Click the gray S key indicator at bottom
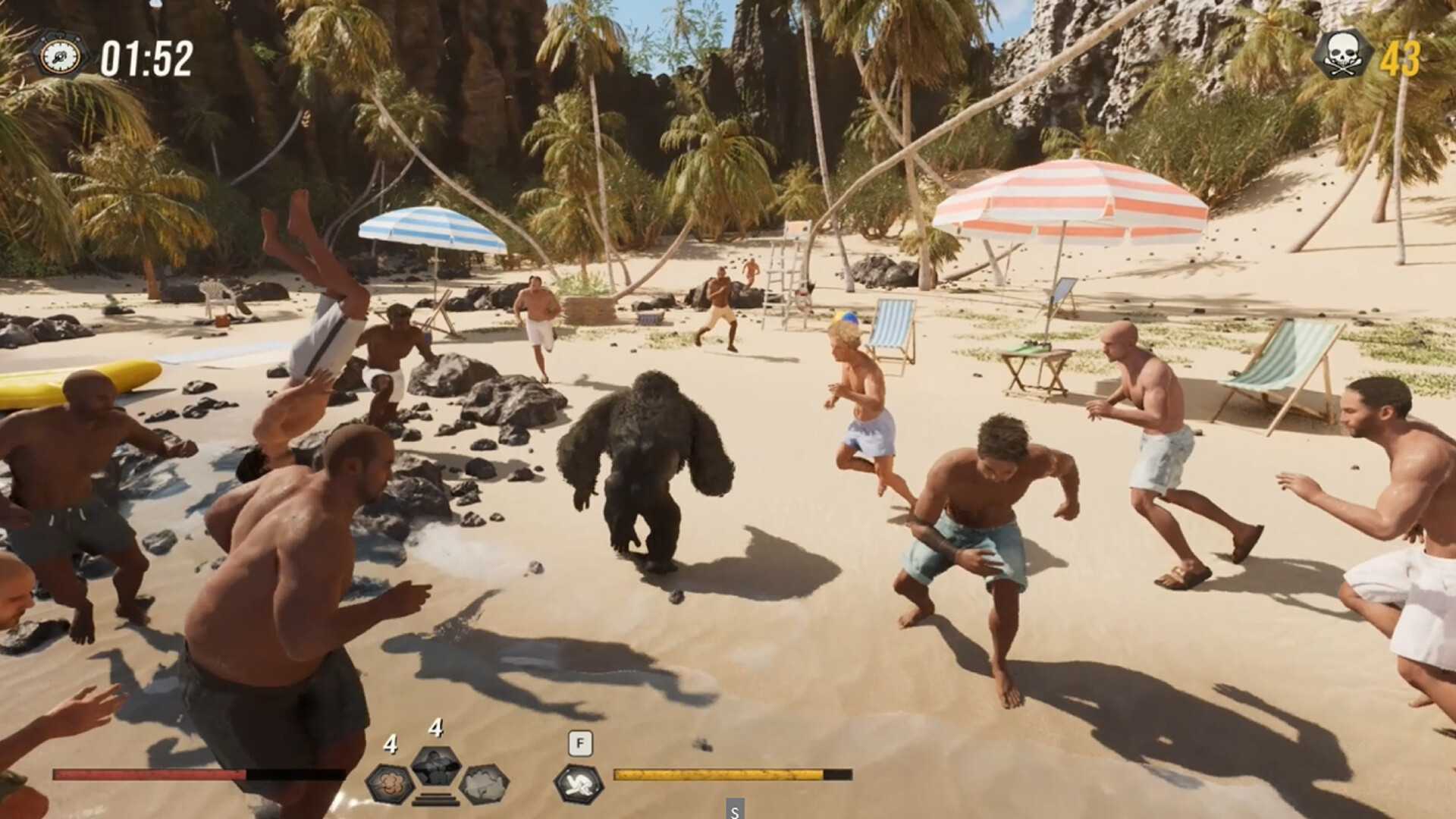The width and height of the screenshot is (1456, 819). click(x=734, y=810)
